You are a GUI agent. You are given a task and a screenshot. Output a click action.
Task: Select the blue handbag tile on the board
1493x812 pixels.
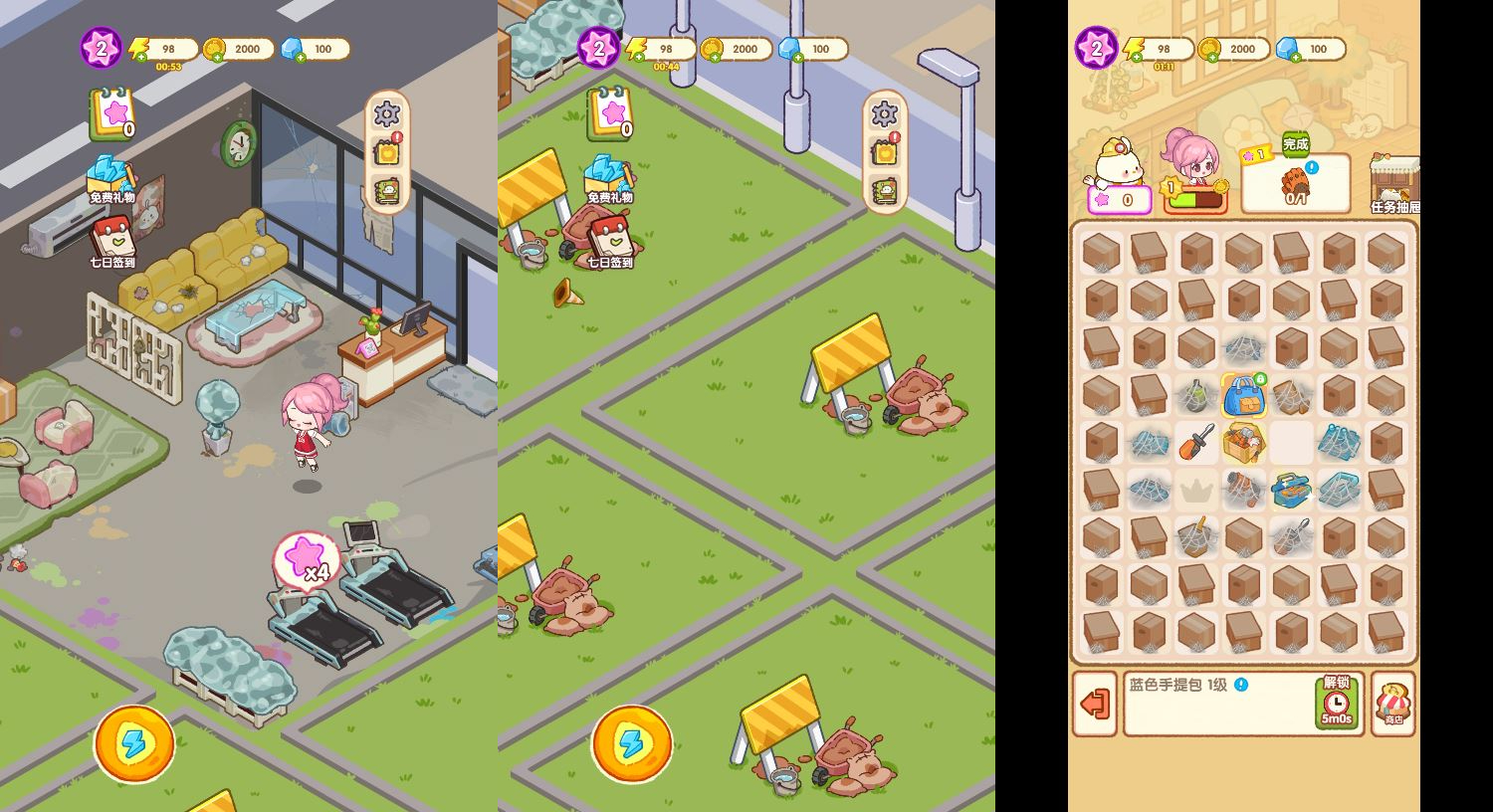click(x=1242, y=395)
